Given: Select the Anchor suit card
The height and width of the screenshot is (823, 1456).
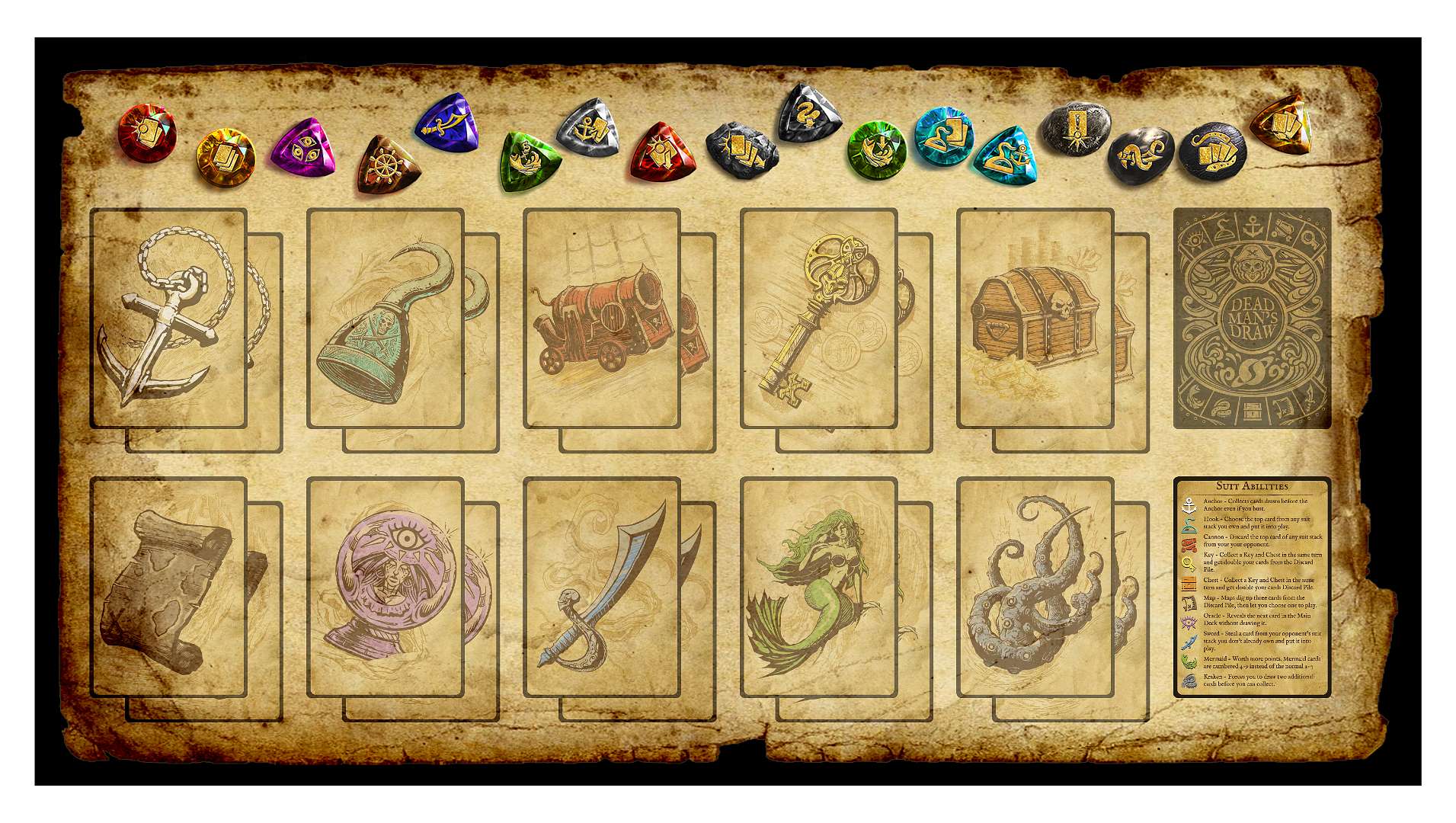Looking at the screenshot, I should coord(168,318).
